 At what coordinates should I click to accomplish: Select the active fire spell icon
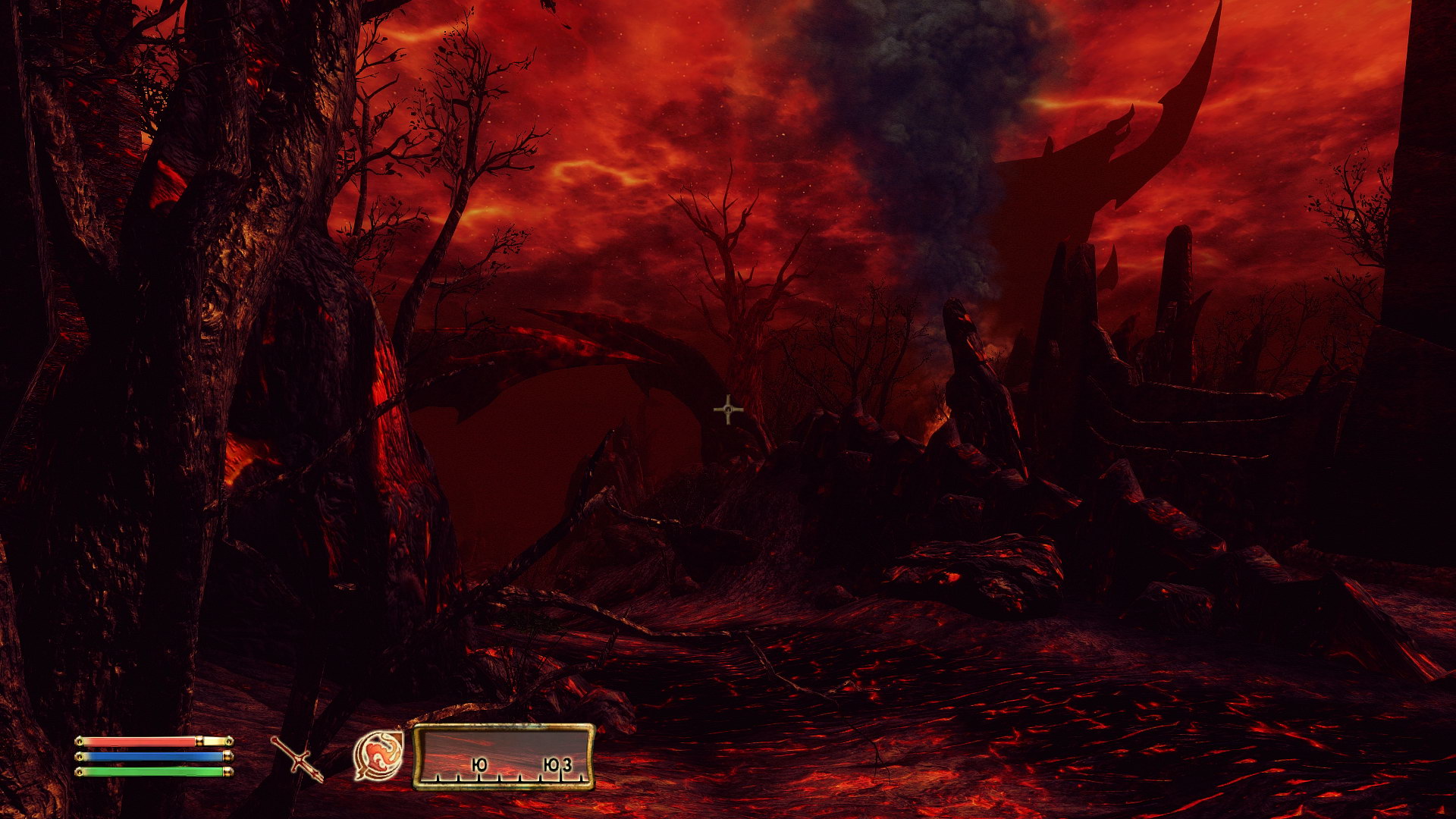click(378, 755)
